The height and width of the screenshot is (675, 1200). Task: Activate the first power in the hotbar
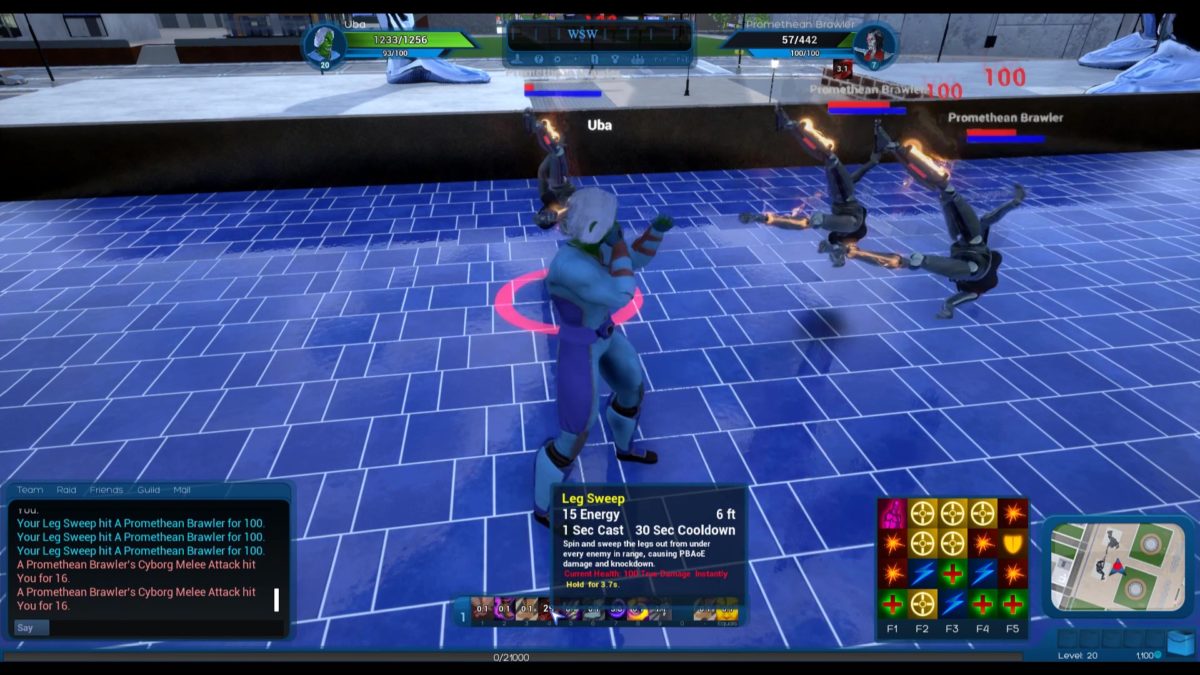482,609
